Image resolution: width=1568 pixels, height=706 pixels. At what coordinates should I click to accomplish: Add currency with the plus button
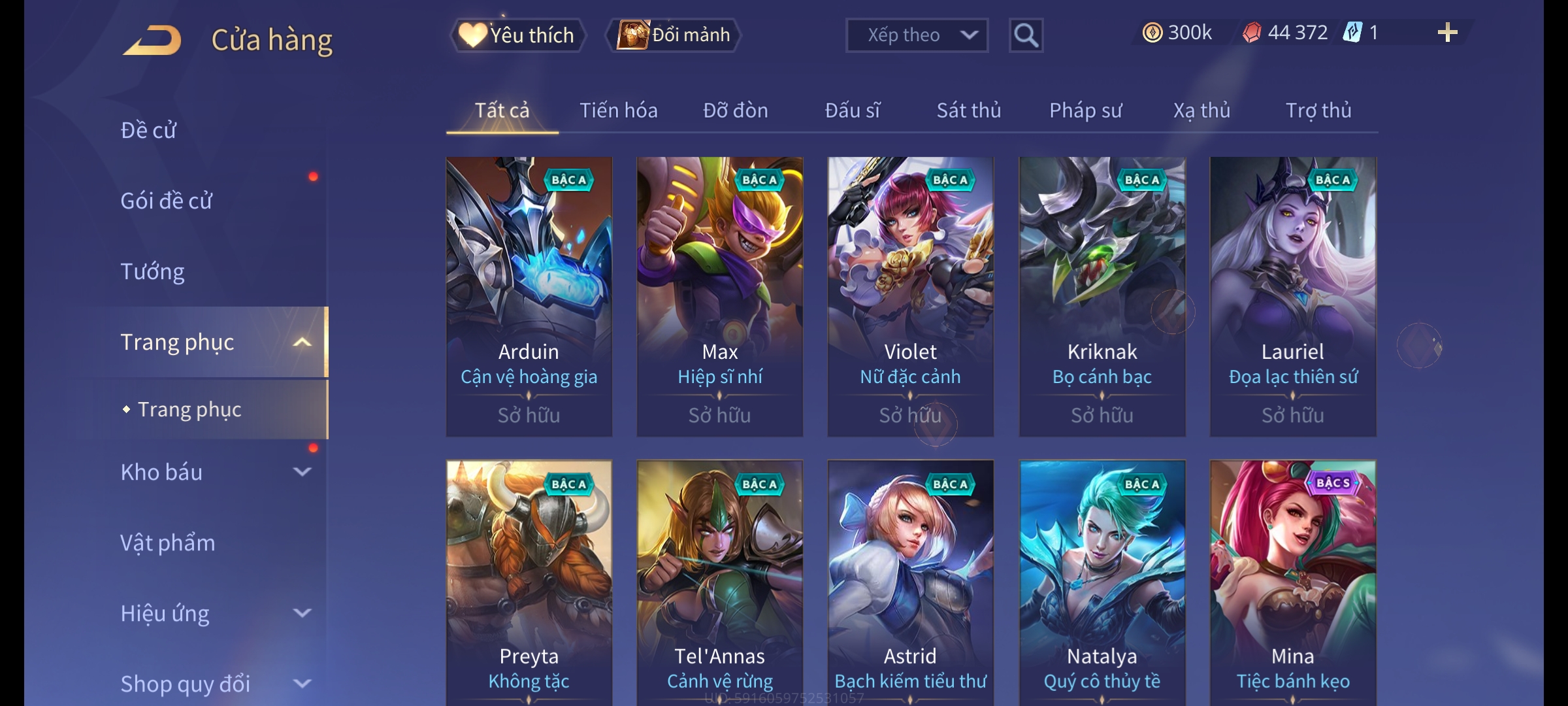(x=1447, y=33)
